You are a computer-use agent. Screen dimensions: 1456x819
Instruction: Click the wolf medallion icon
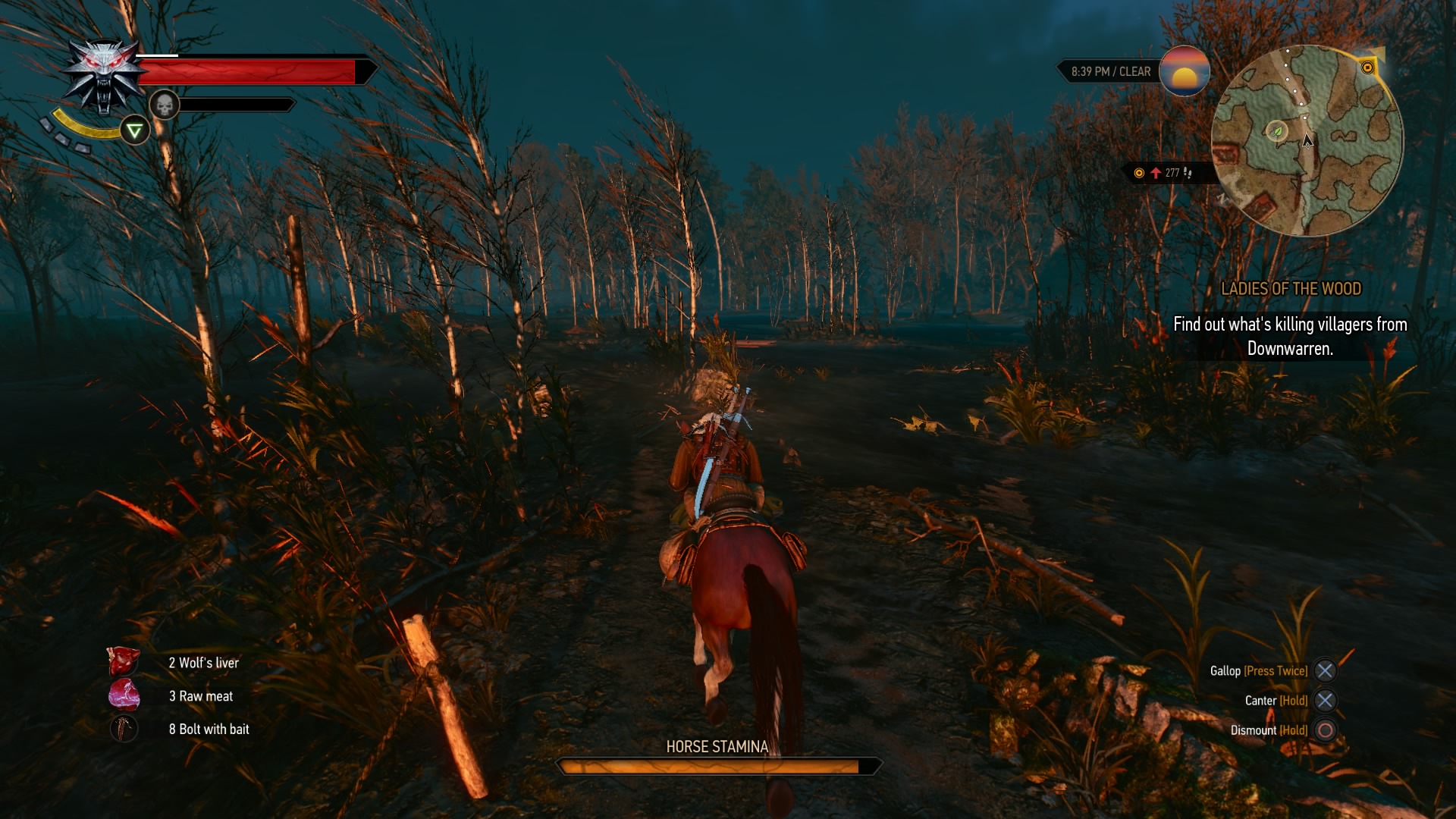coord(104,76)
